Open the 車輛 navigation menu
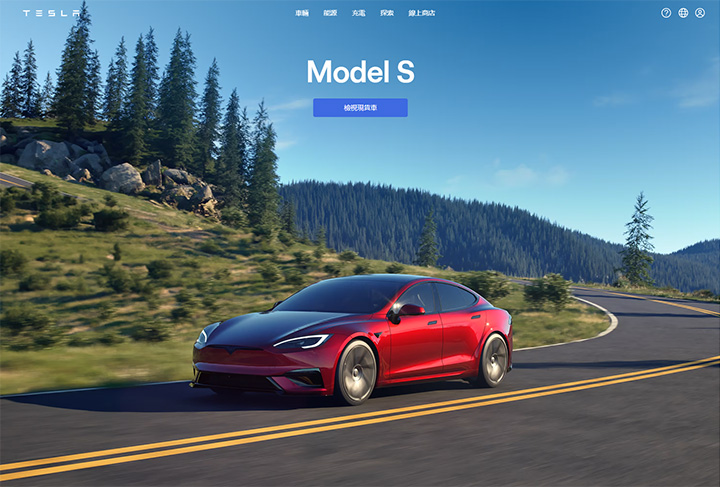The image size is (720, 487). (x=302, y=13)
